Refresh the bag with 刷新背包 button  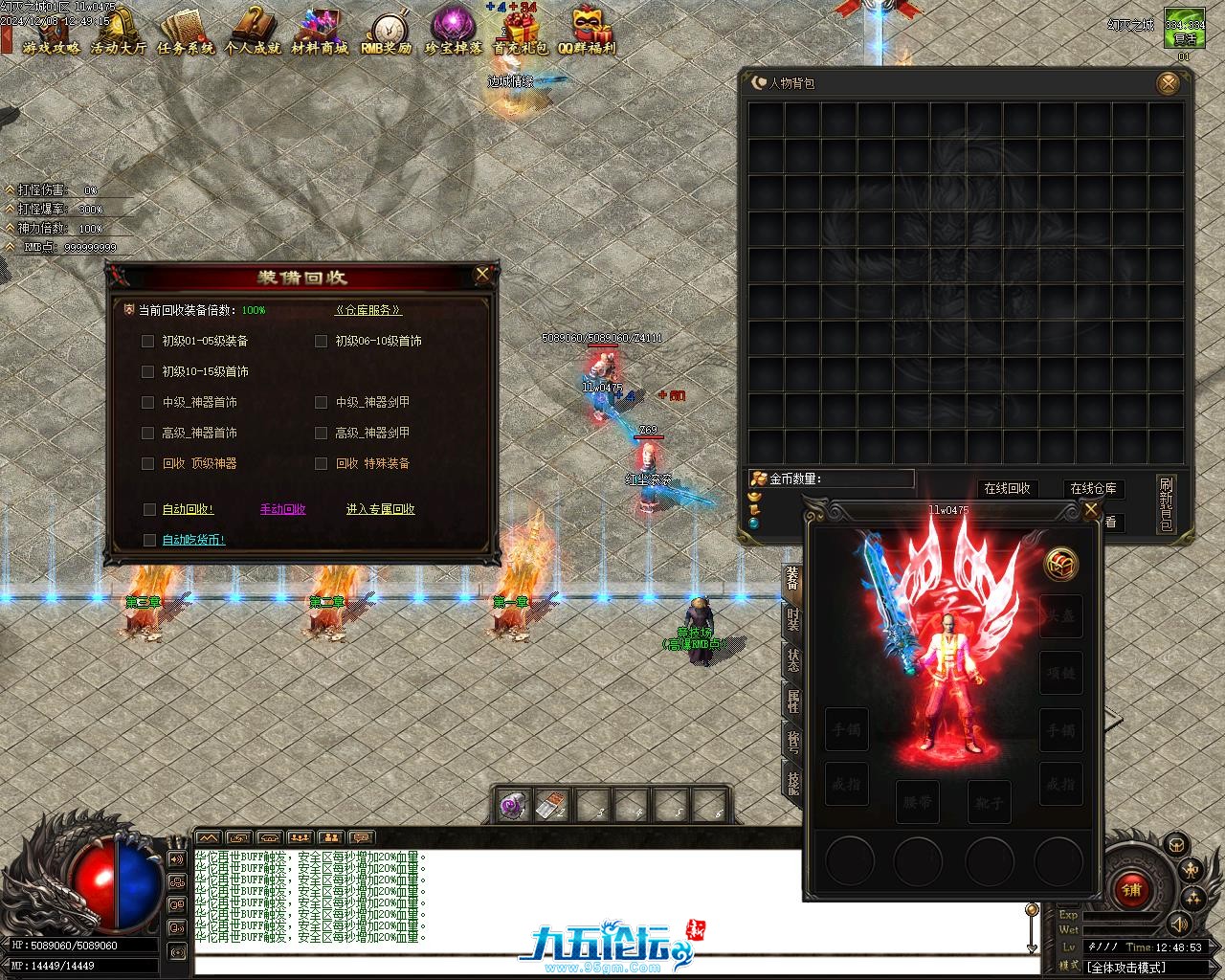click(1165, 502)
